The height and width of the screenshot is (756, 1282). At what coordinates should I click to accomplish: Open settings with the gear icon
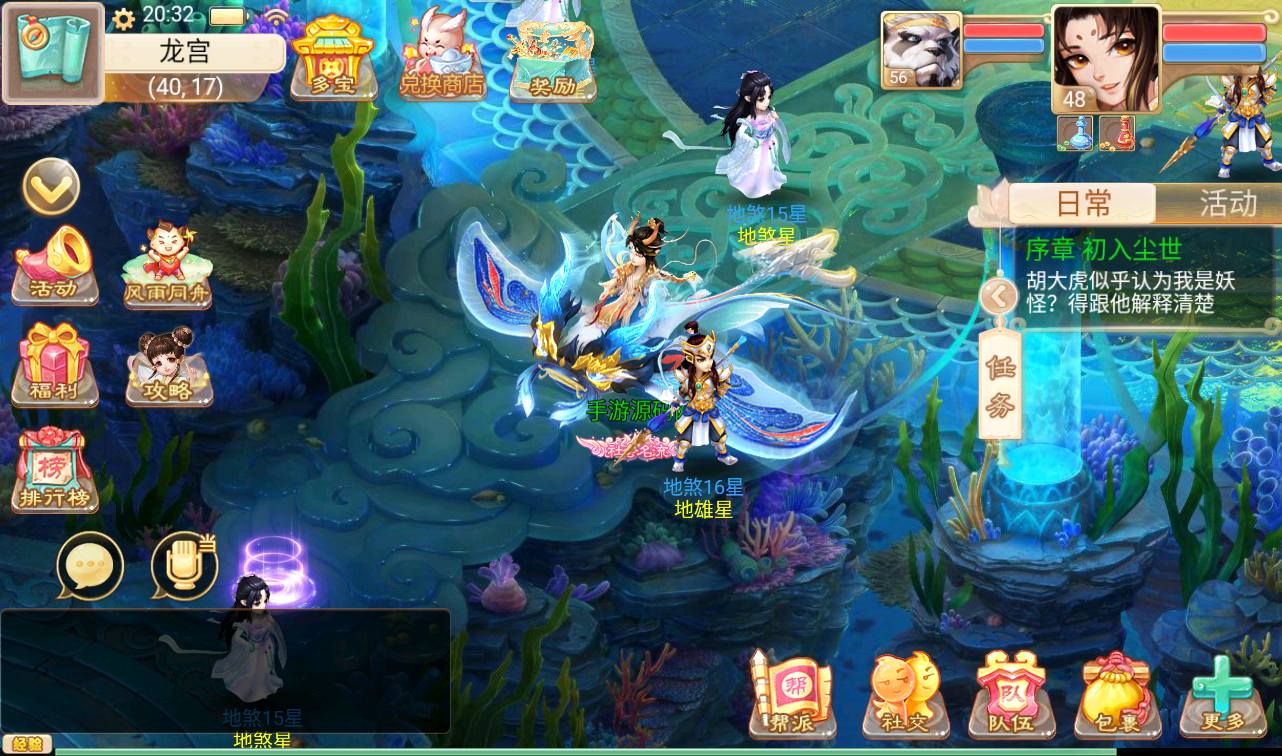pos(124,18)
